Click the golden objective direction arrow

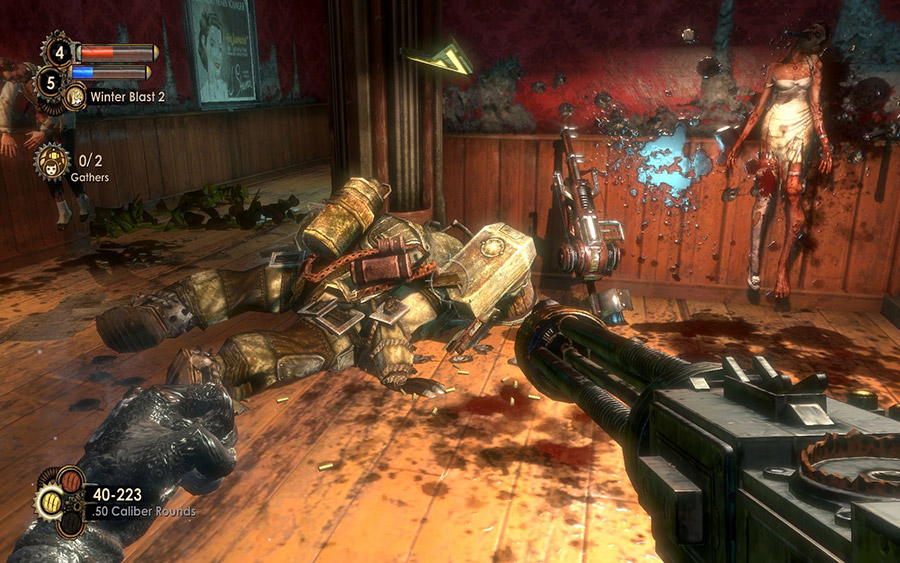click(x=441, y=58)
